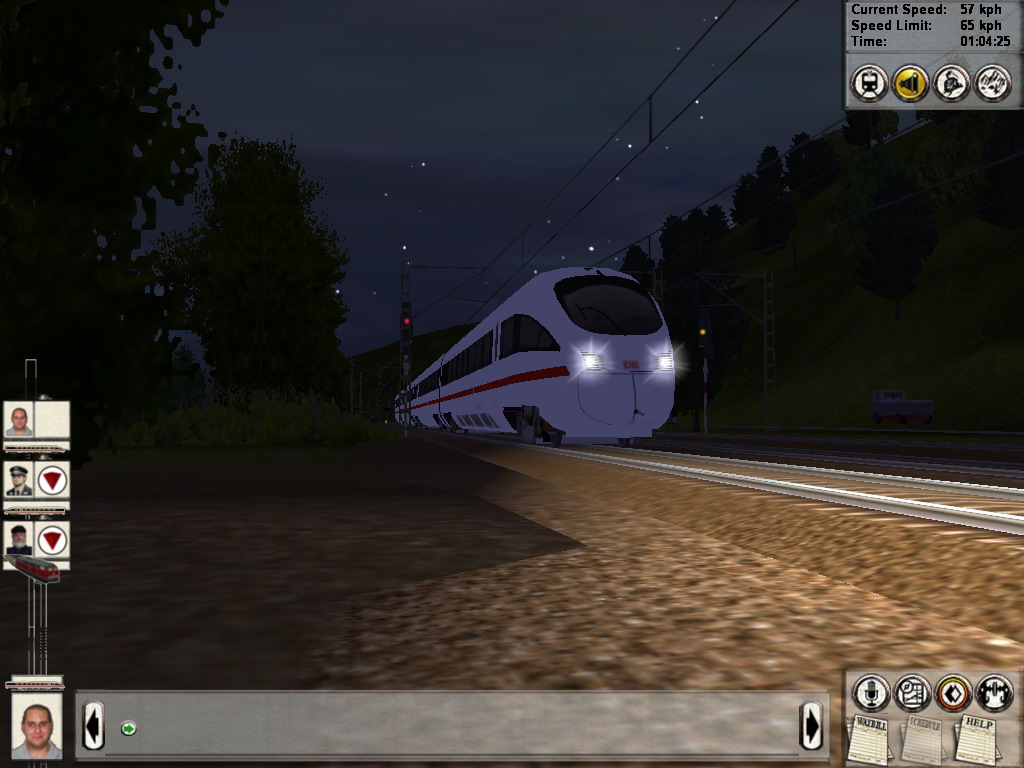Open the train cab view icon
Screen dimensions: 1024x768
pos(869,83)
